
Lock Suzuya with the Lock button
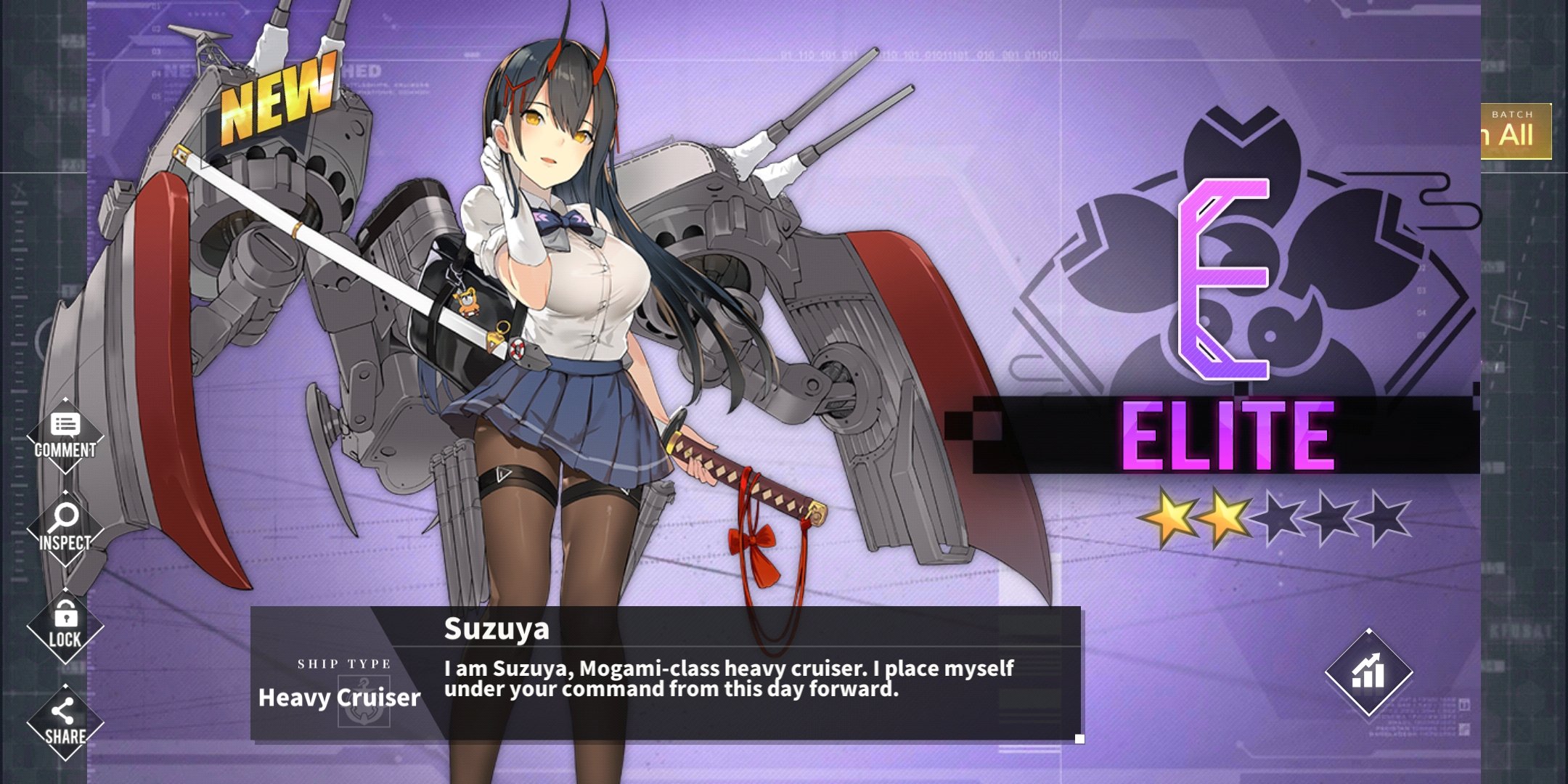[x=65, y=626]
